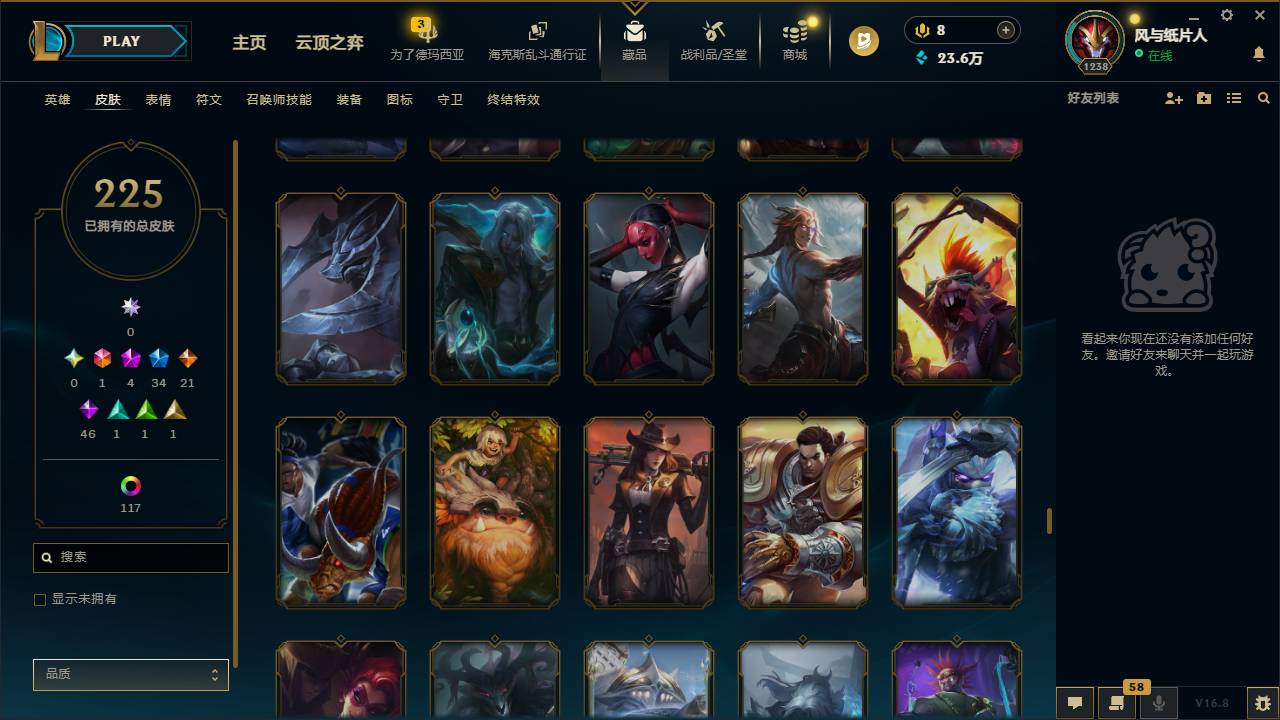The height and width of the screenshot is (720, 1280).
Task: Toggle the friend list view mode icon
Action: point(1234,98)
